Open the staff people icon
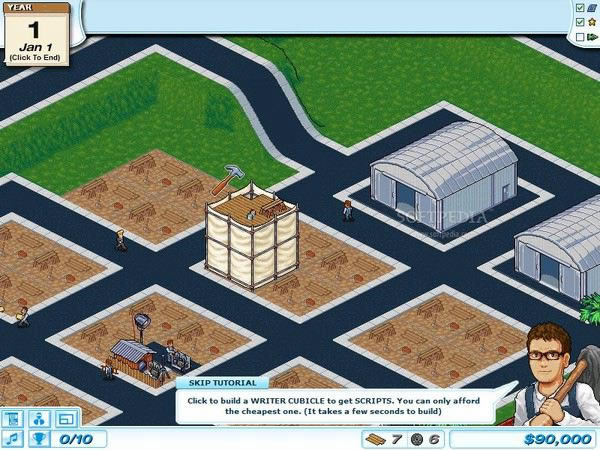Screen dimensions: 600x450 [x=41, y=419]
